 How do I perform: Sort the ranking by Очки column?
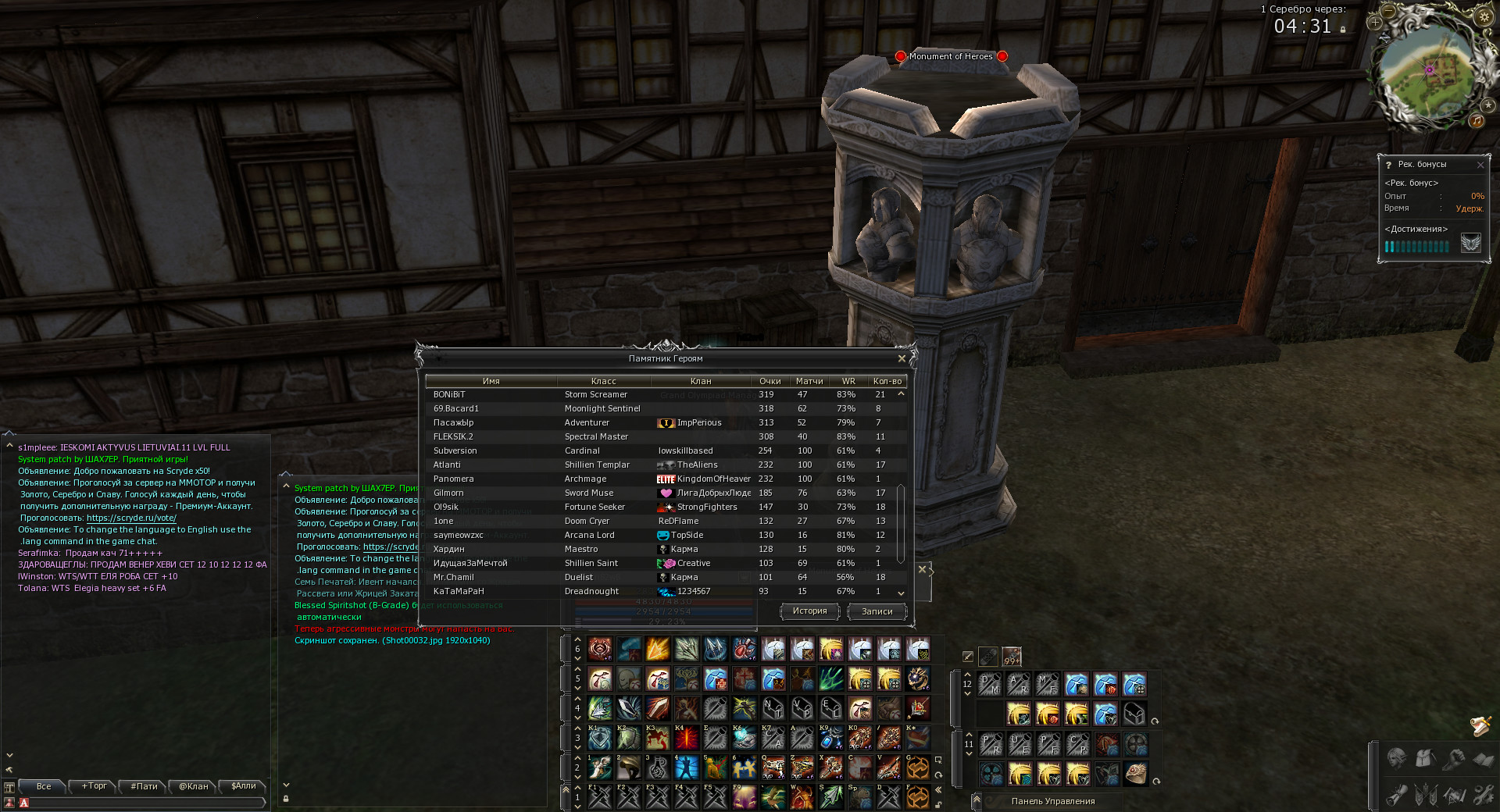coord(770,381)
